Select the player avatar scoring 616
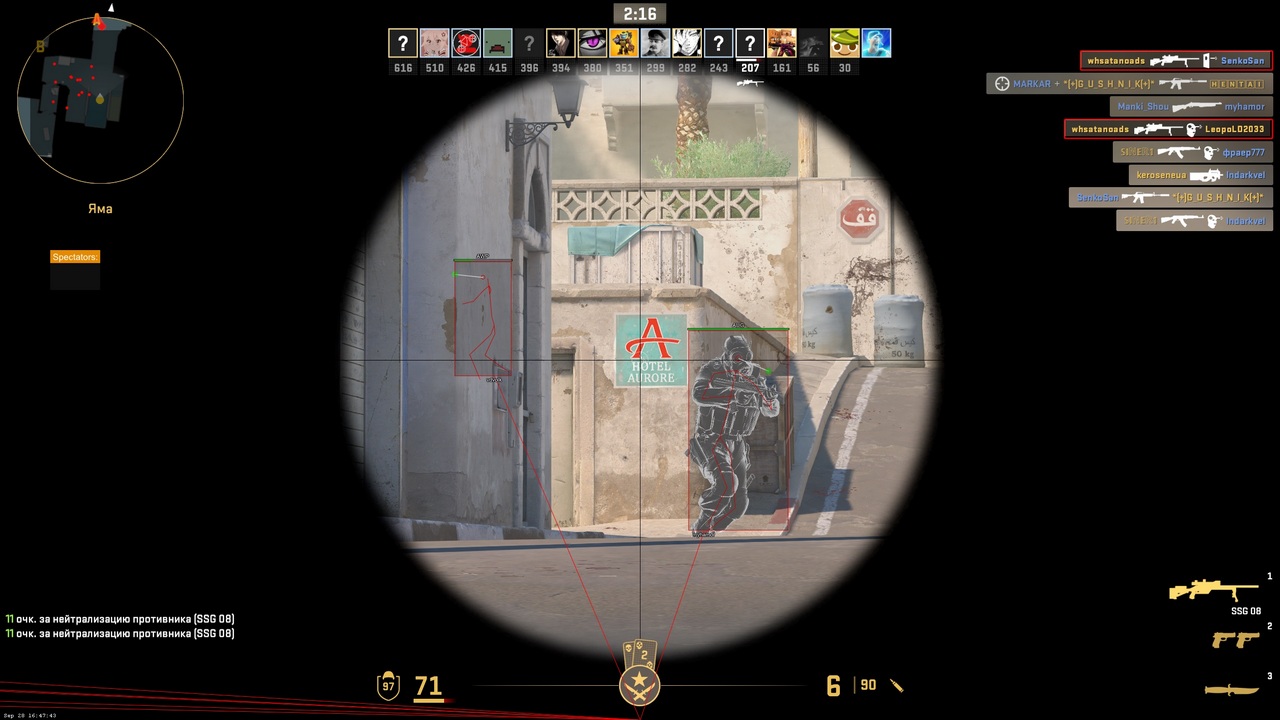 (403, 43)
